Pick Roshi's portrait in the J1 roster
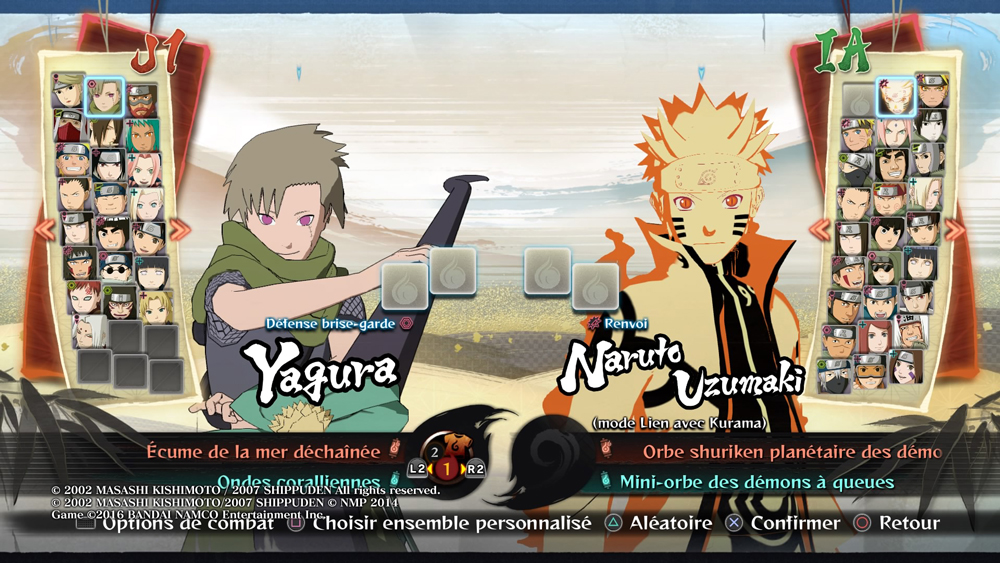Screen dimensions: 1000x563 [140, 100]
